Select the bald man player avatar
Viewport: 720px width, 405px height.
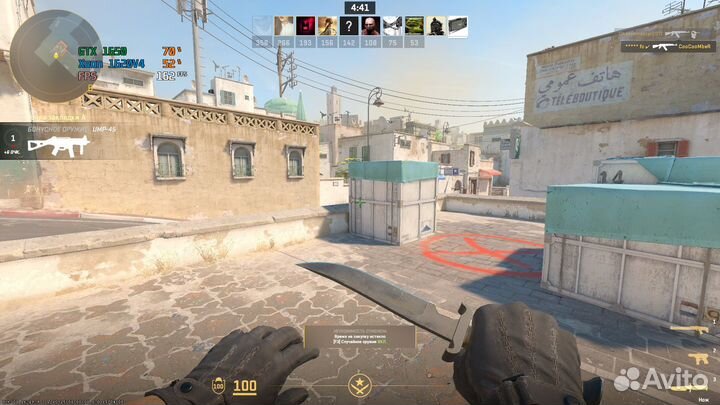pos(371,26)
